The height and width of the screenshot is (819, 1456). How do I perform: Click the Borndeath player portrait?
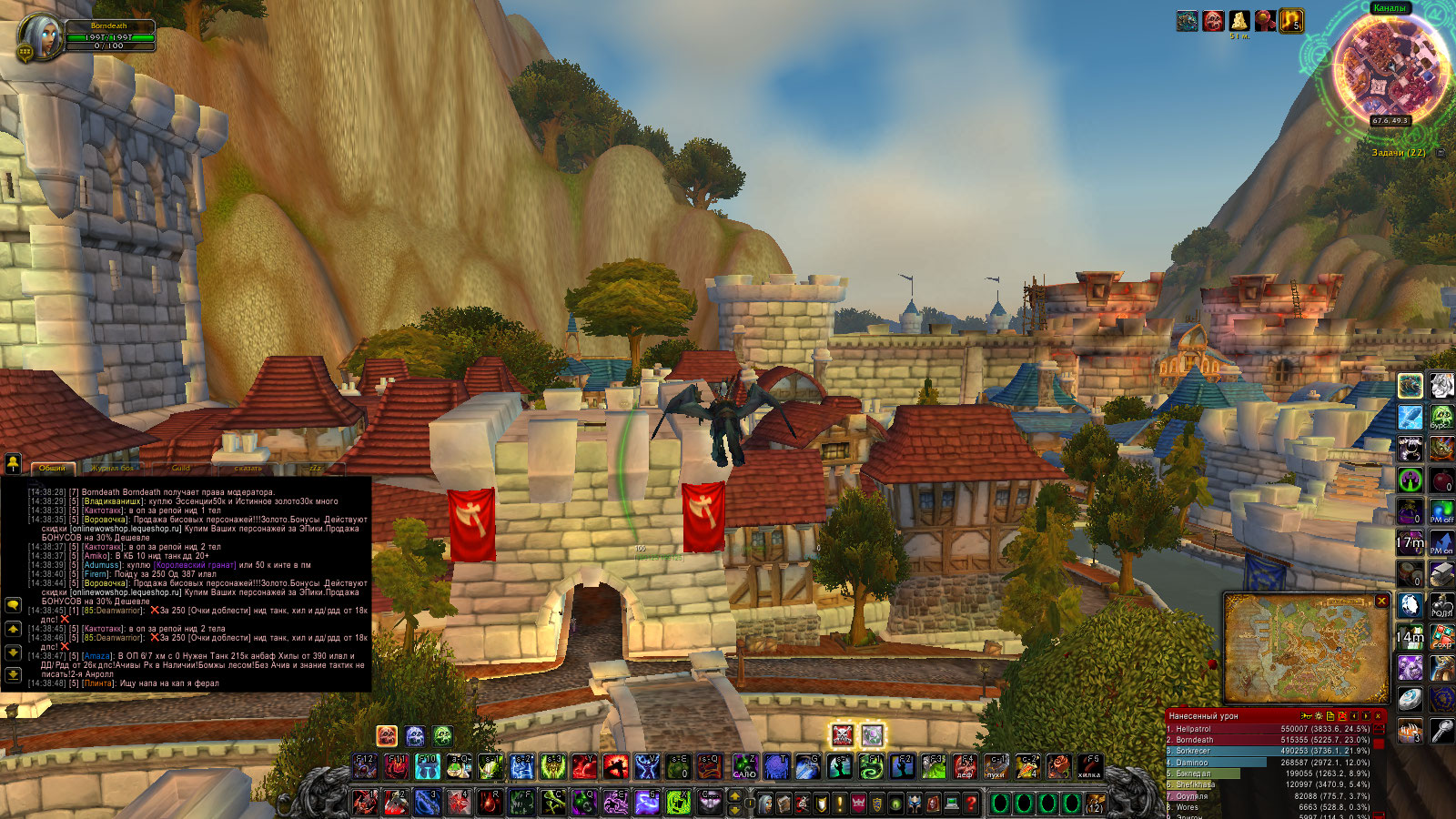point(40,36)
